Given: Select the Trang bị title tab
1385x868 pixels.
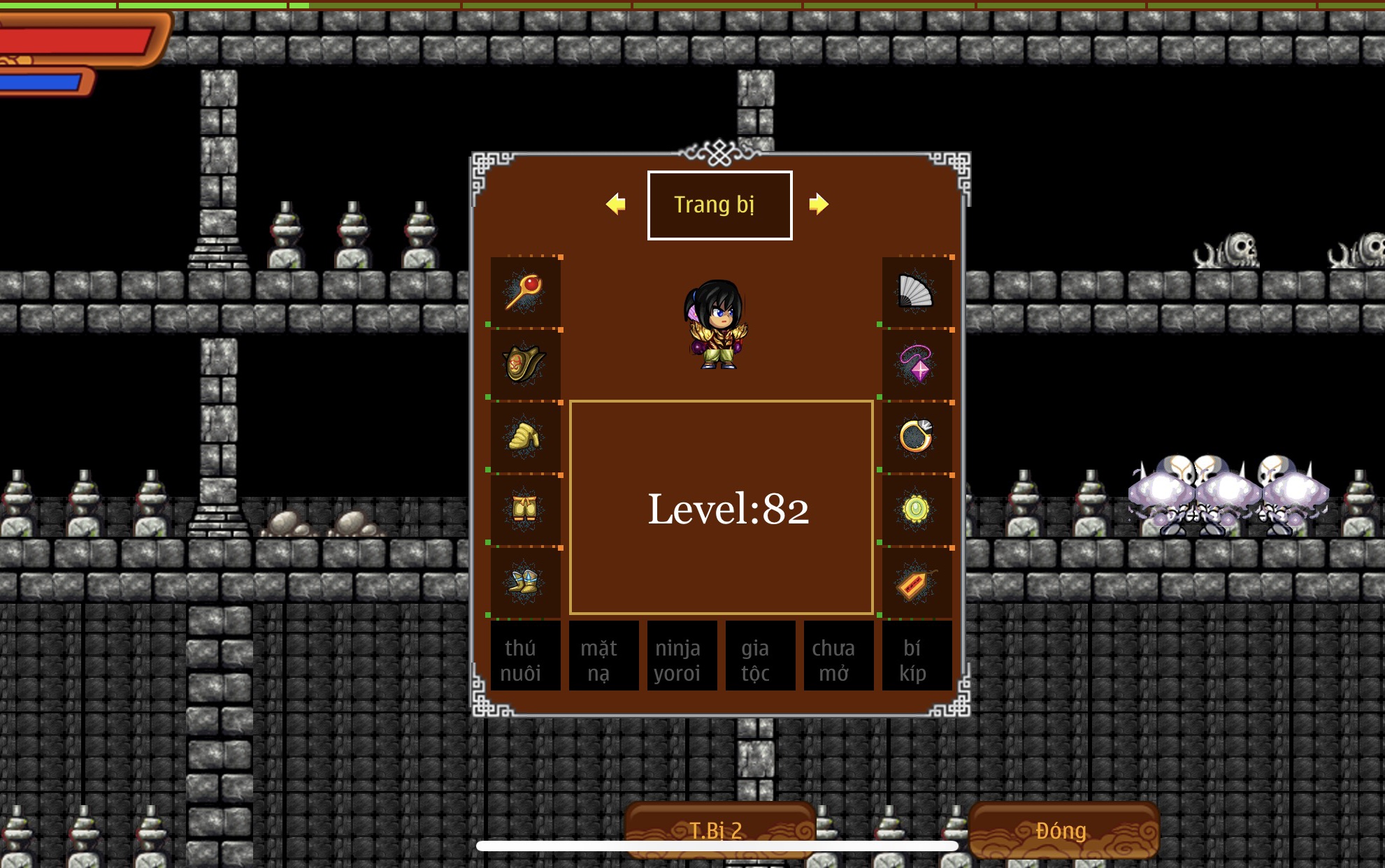Looking at the screenshot, I should coord(719,205).
